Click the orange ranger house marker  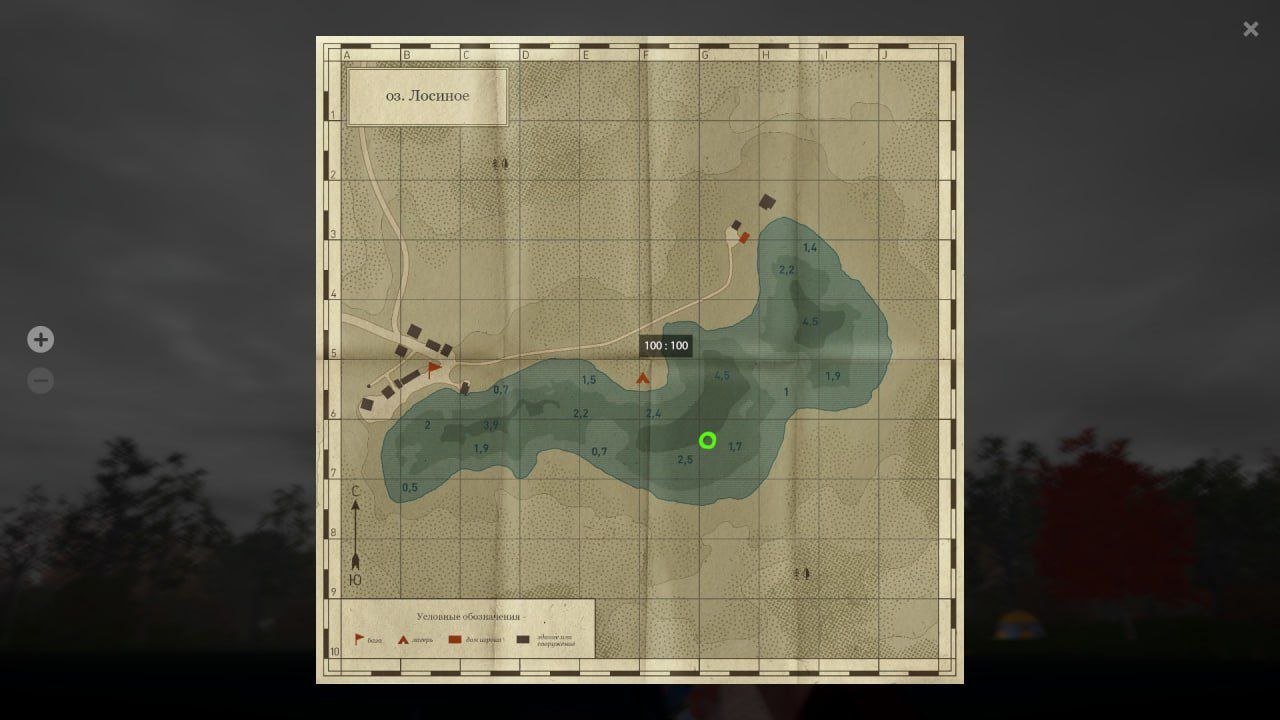(744, 238)
